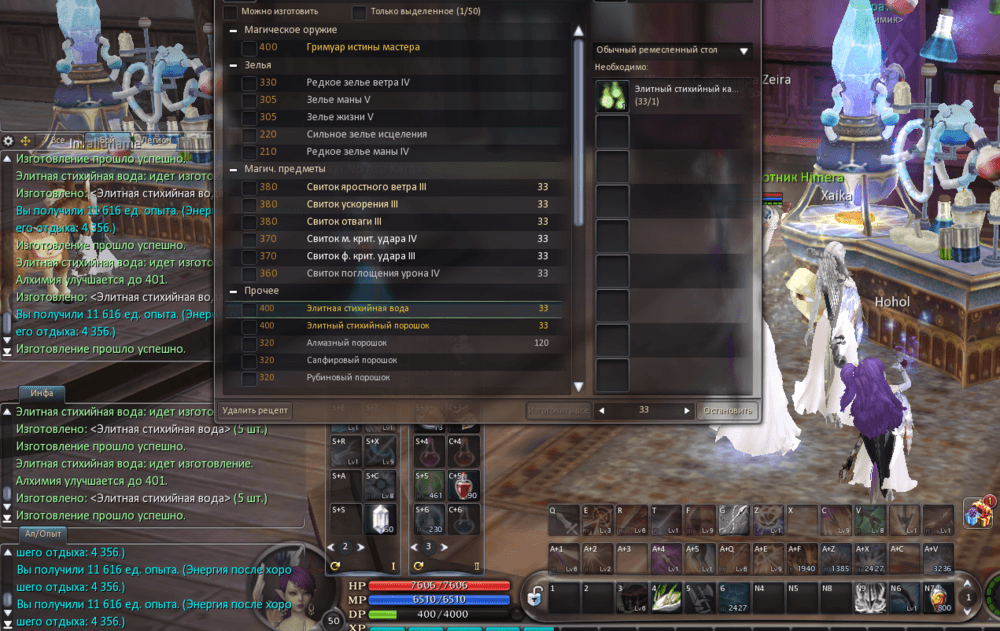This screenshot has width=1000, height=631.
Task: Click the Элитный стихийный ingredient icon
Action: coord(612,96)
